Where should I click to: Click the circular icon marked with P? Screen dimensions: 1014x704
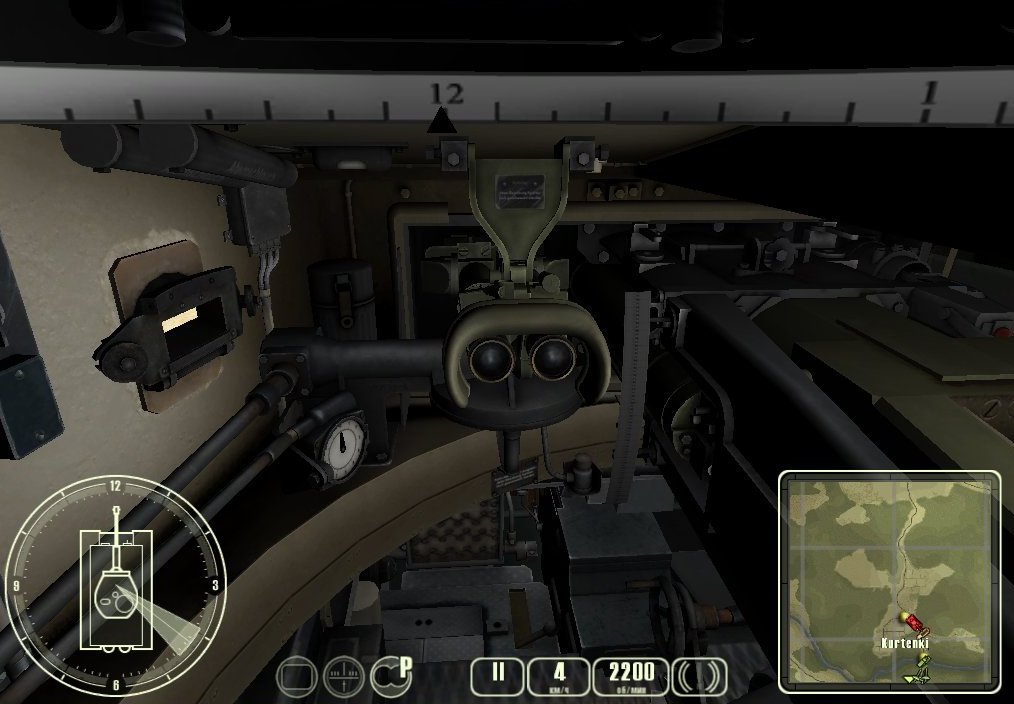tap(390, 675)
